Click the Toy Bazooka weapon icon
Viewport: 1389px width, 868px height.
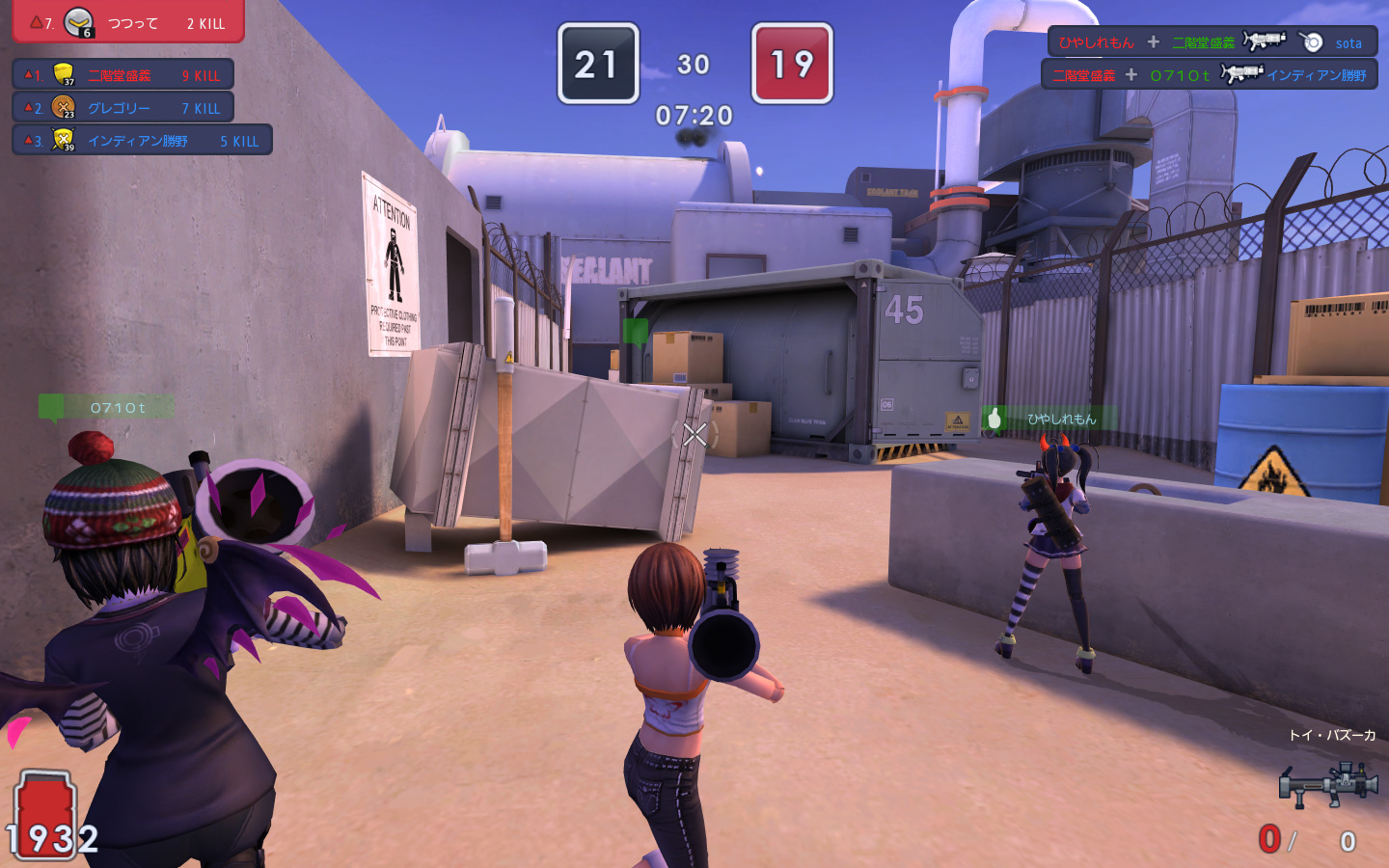click(x=1328, y=785)
